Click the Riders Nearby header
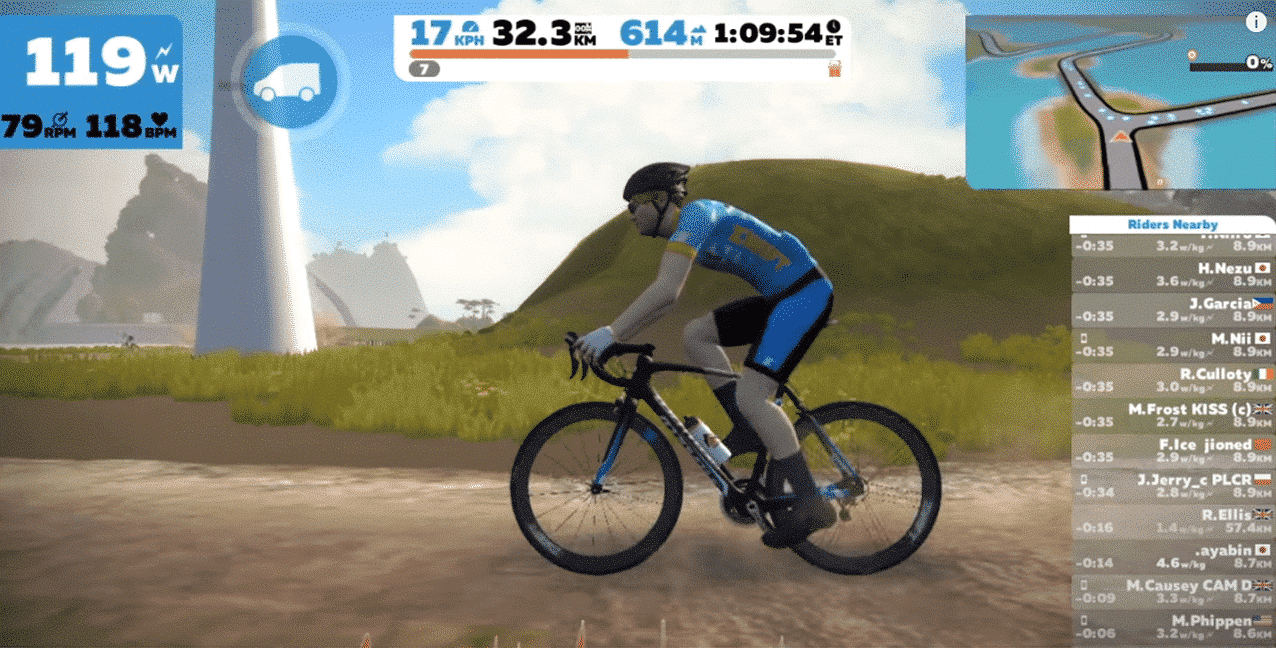 pos(1172,225)
